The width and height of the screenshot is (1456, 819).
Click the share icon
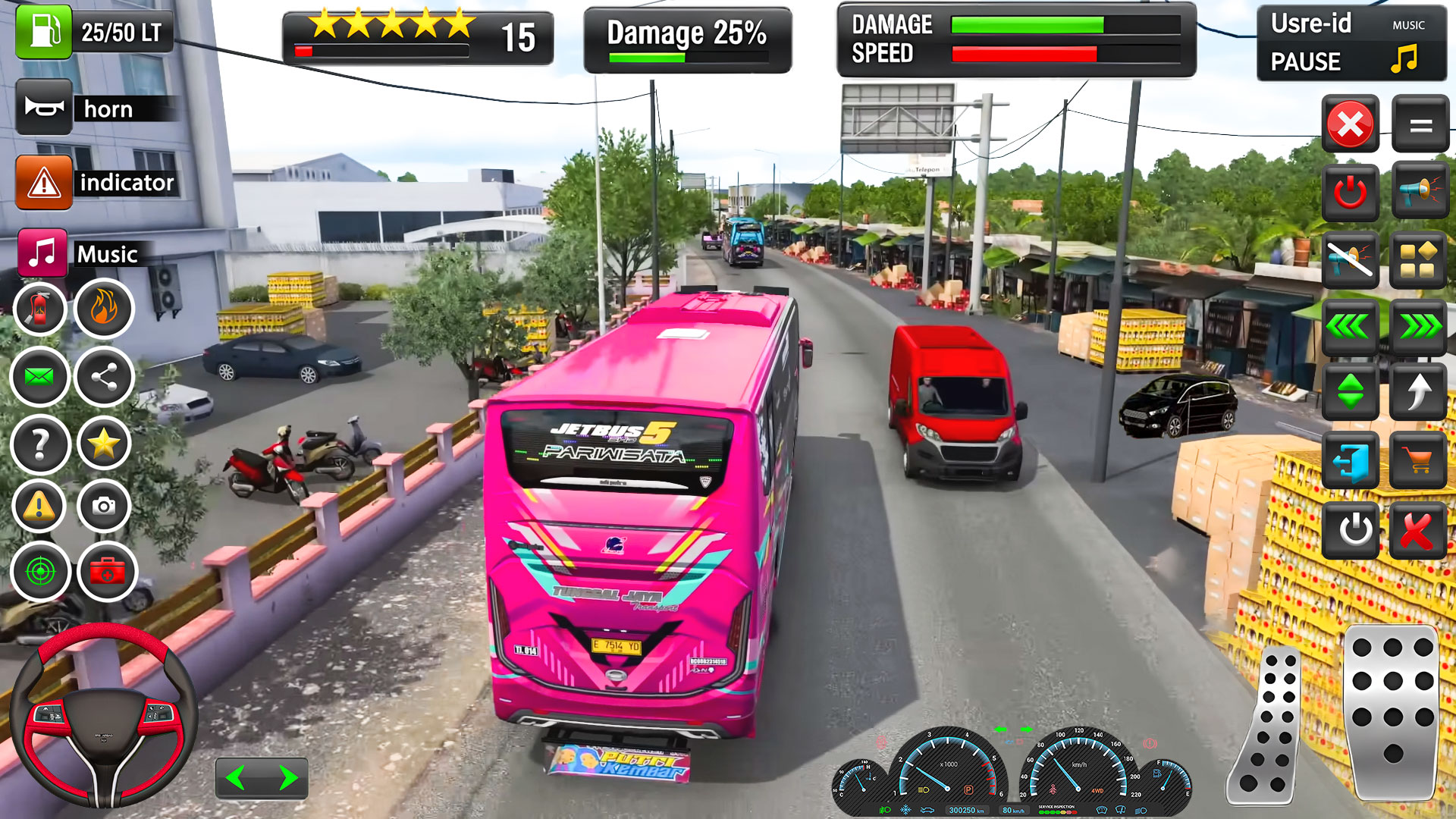click(104, 376)
